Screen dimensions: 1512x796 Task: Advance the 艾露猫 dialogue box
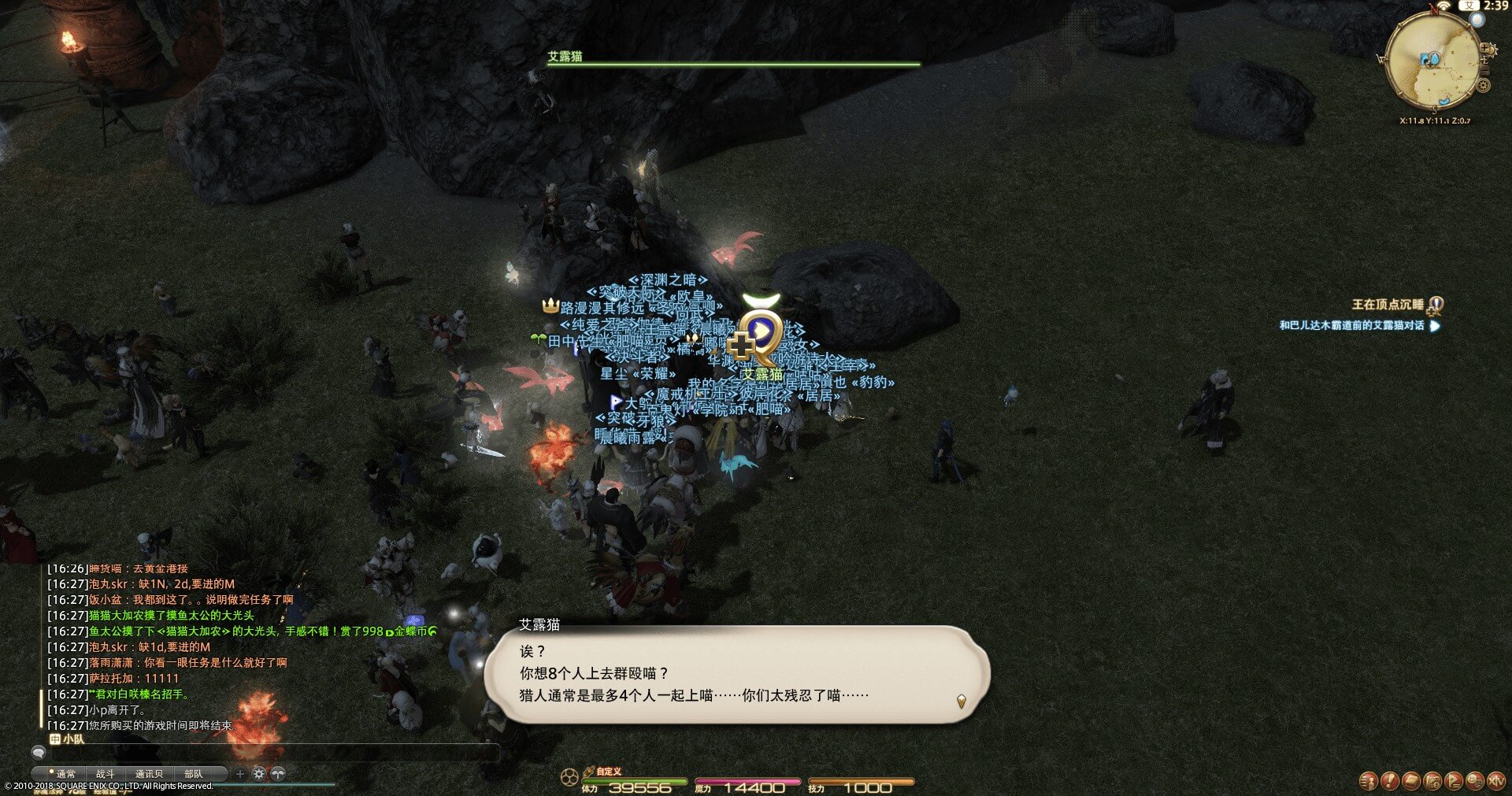pos(961,700)
